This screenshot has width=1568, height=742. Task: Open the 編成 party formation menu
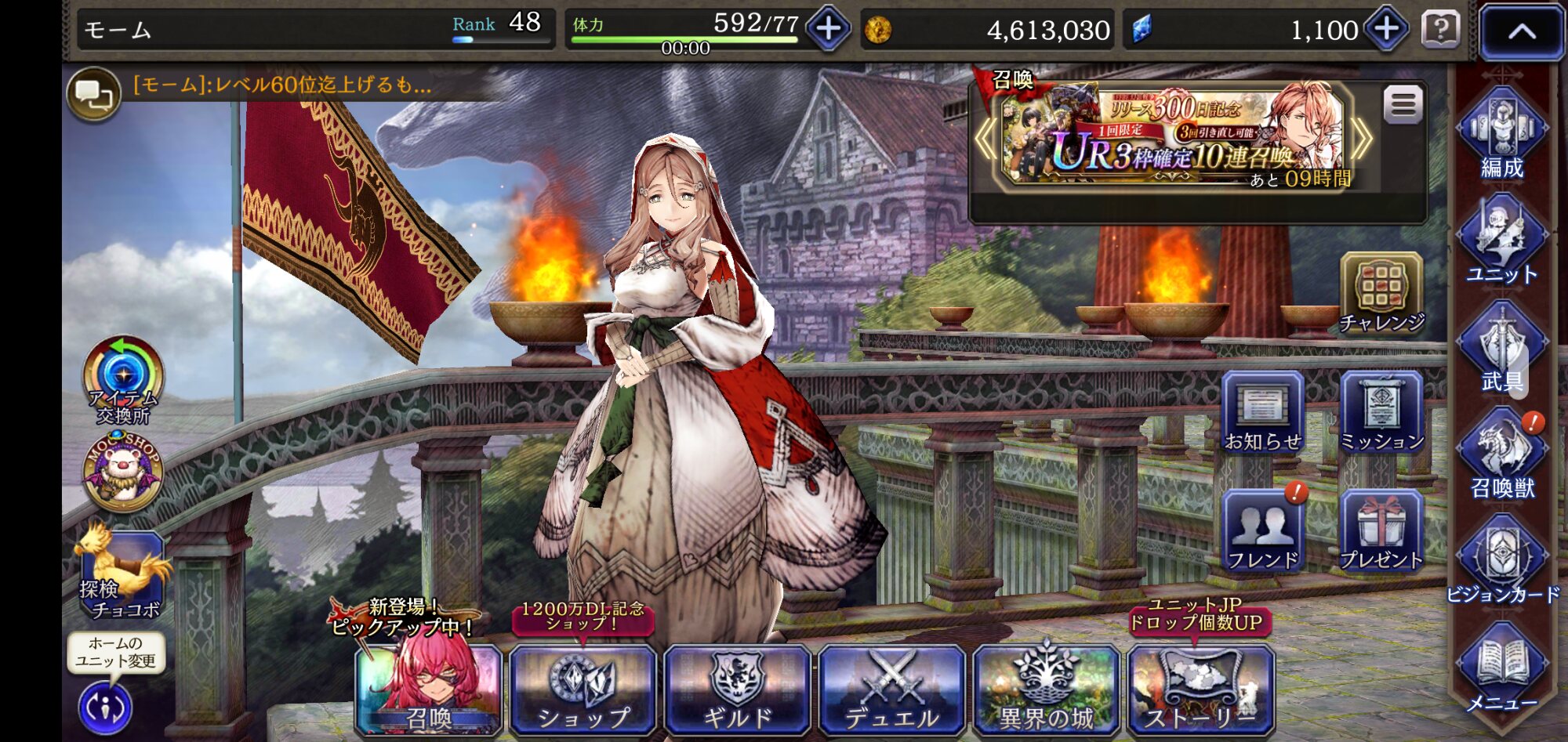point(1501,135)
